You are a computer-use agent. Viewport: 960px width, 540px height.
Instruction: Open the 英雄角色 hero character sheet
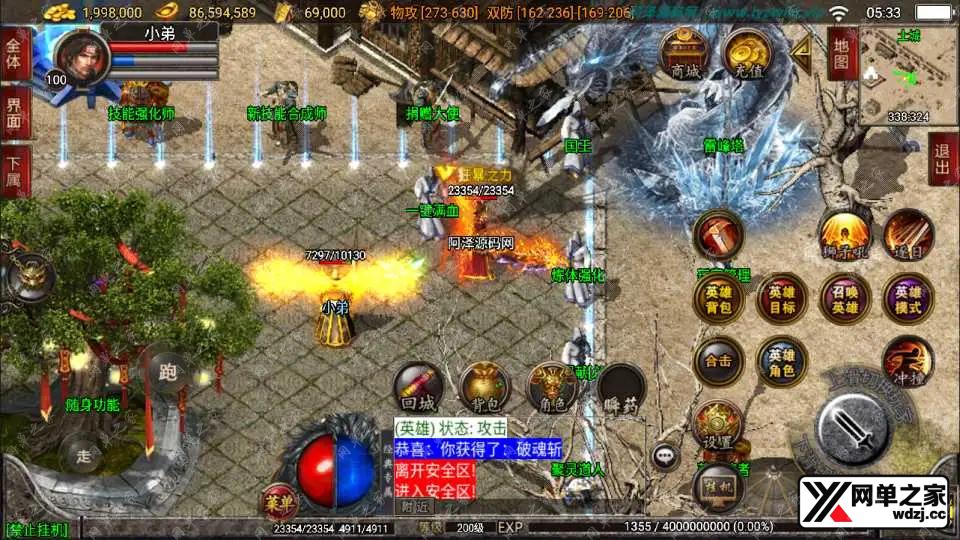click(782, 362)
